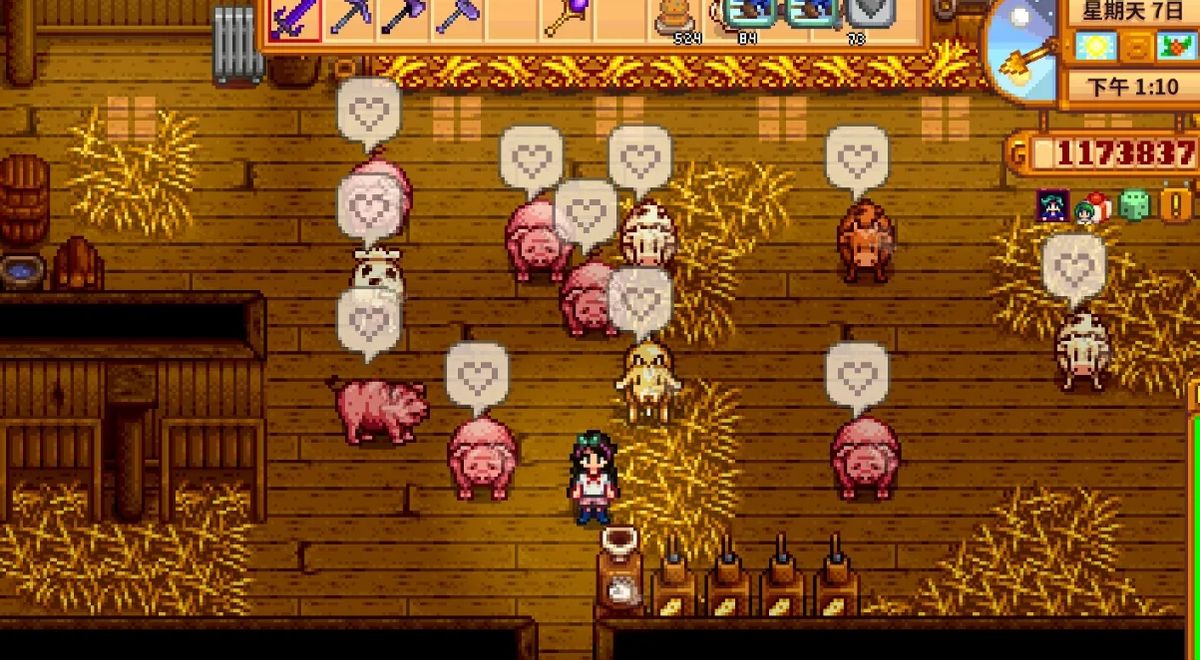
Task: Click the dark-framed character portrait icon
Action: pos(1052,206)
